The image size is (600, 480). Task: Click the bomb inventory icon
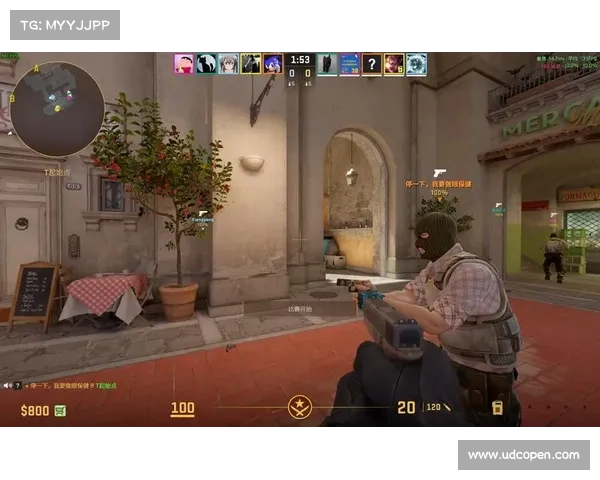(497, 407)
